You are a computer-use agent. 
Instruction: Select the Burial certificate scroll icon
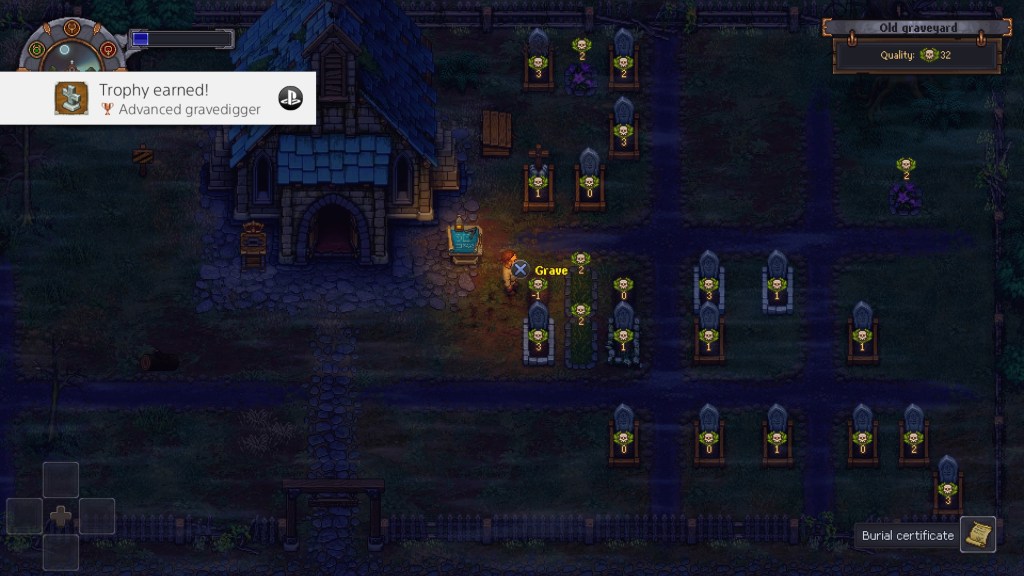pos(978,535)
